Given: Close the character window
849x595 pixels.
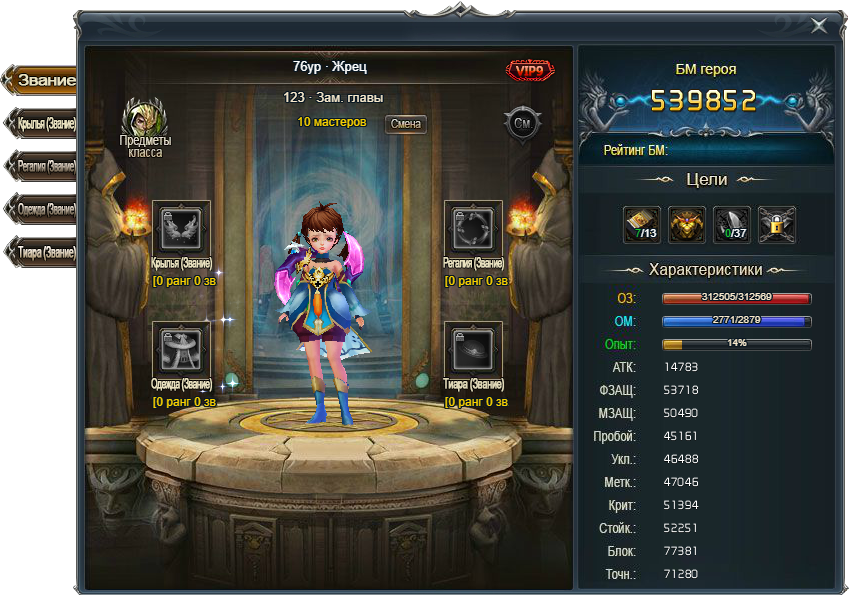Looking at the screenshot, I should pos(819,26).
